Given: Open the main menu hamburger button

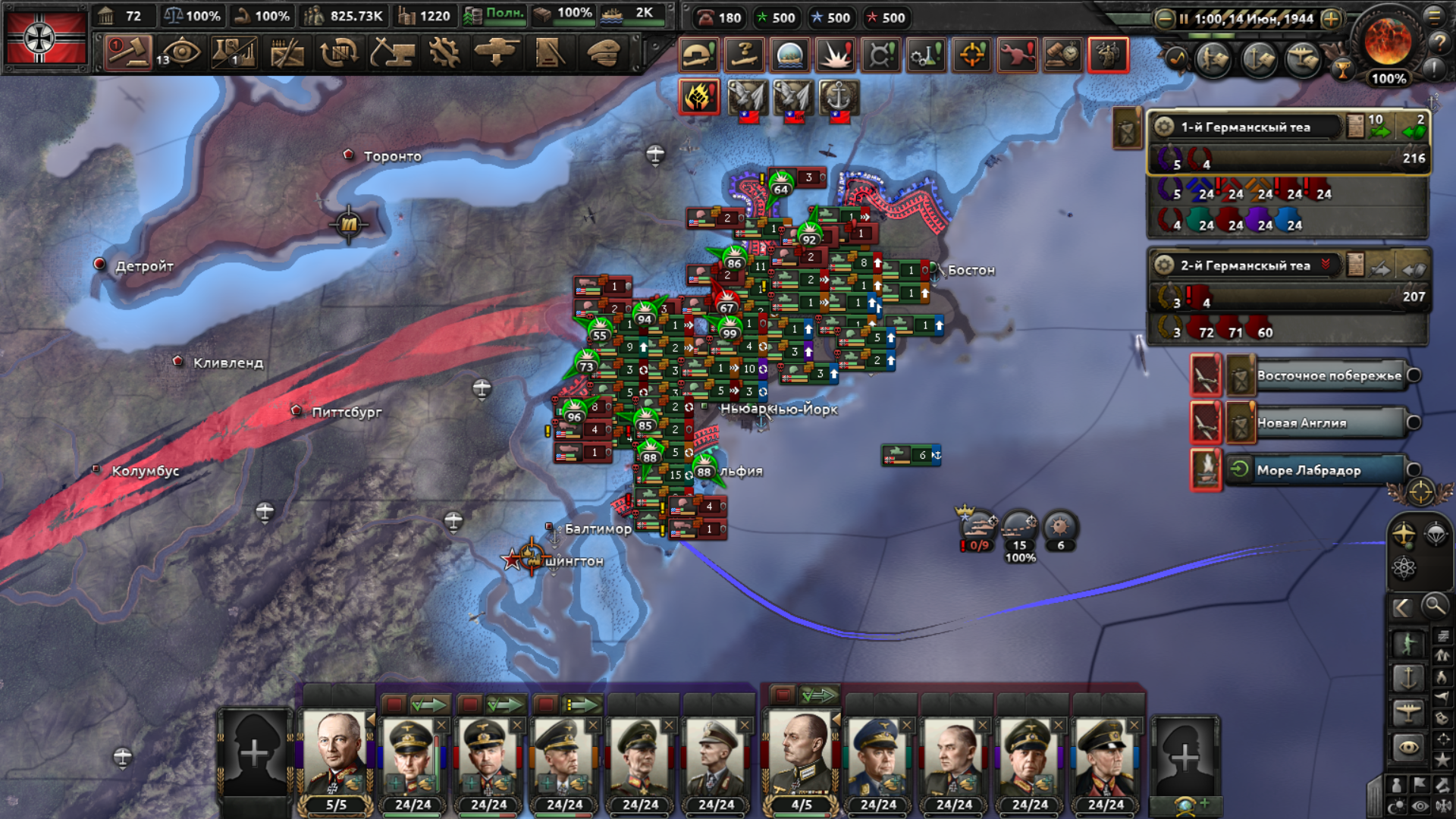Looking at the screenshot, I should [1434, 16].
